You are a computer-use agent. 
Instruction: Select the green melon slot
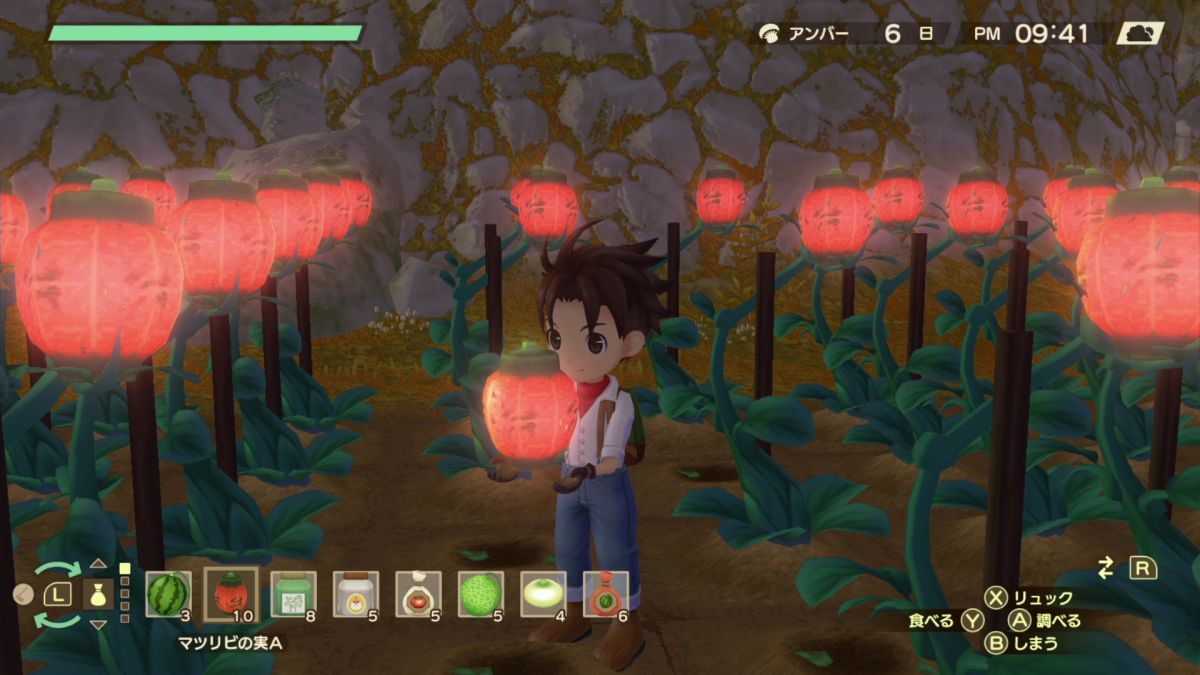[481, 594]
